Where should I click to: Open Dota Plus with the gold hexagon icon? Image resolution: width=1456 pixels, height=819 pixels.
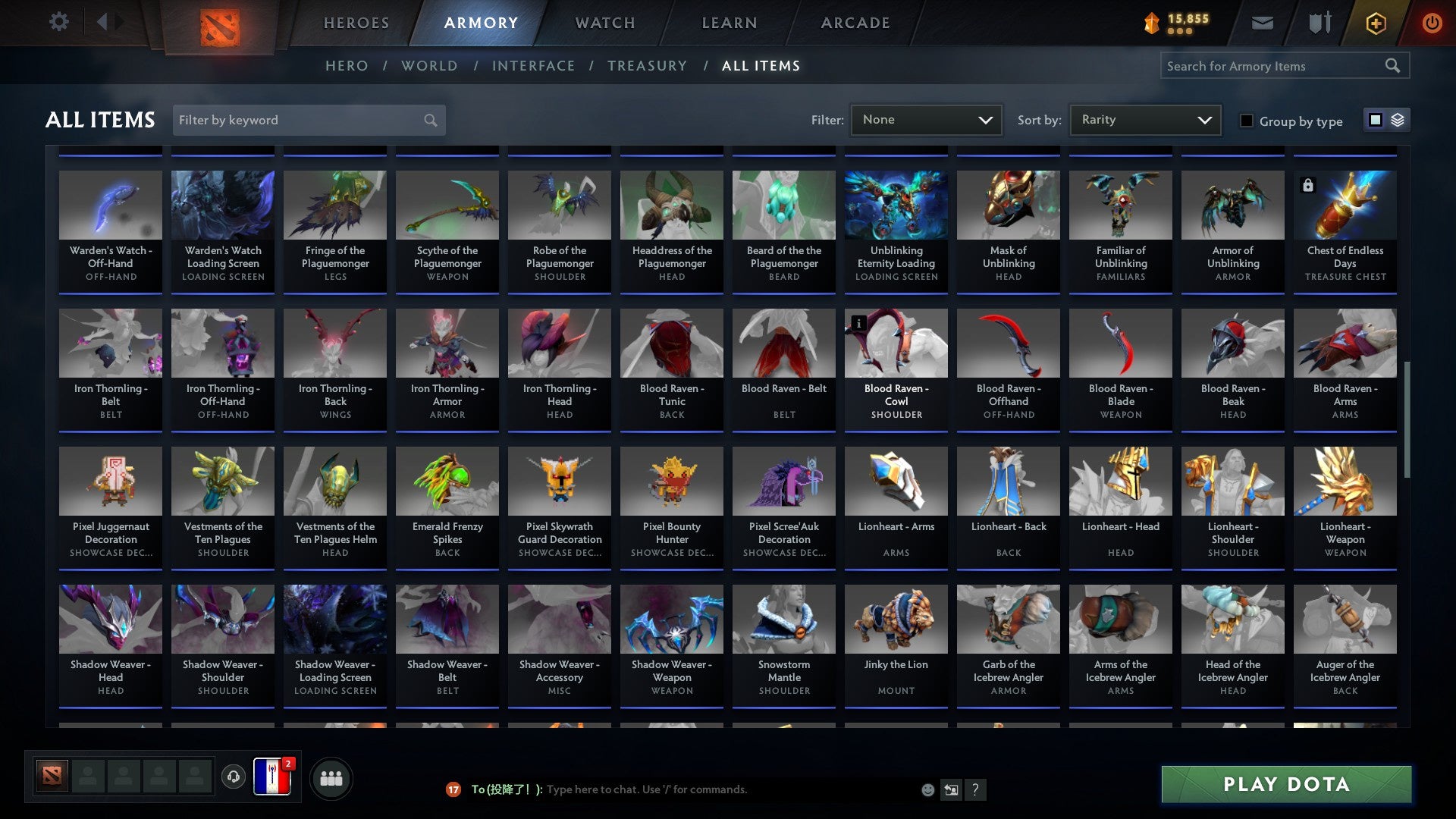1375,22
